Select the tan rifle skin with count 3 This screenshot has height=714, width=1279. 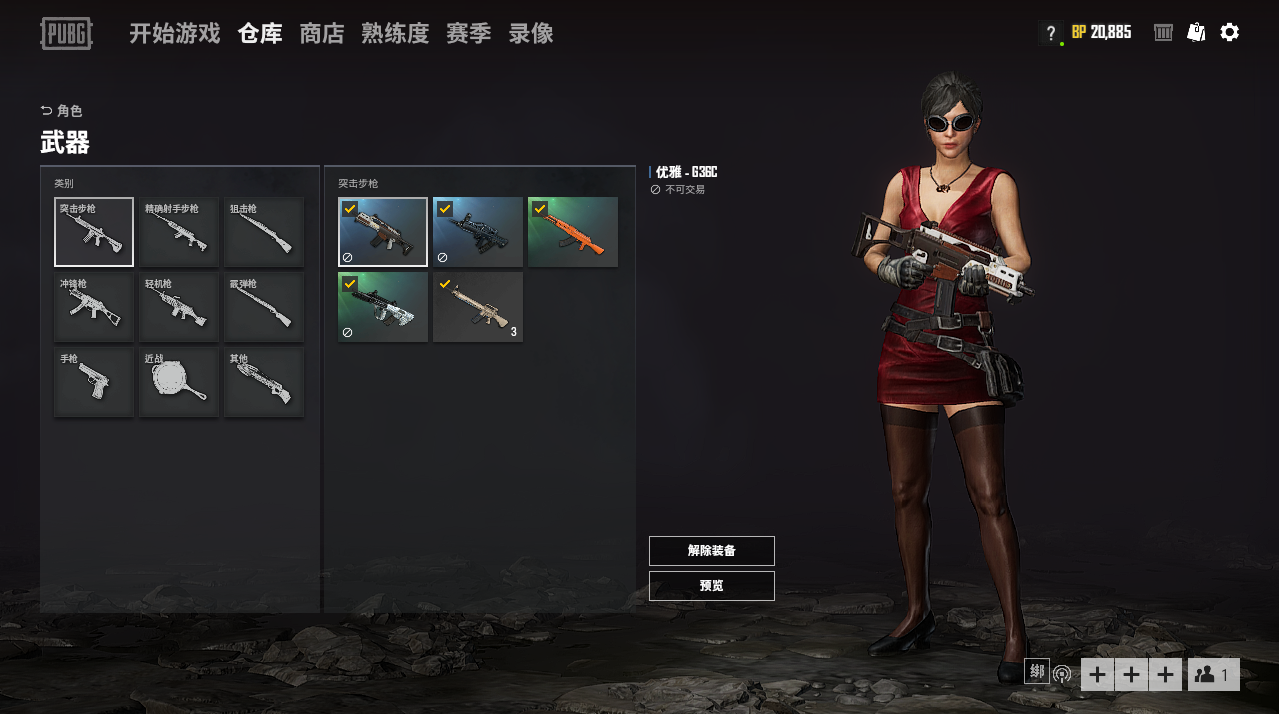pyautogui.click(x=478, y=307)
